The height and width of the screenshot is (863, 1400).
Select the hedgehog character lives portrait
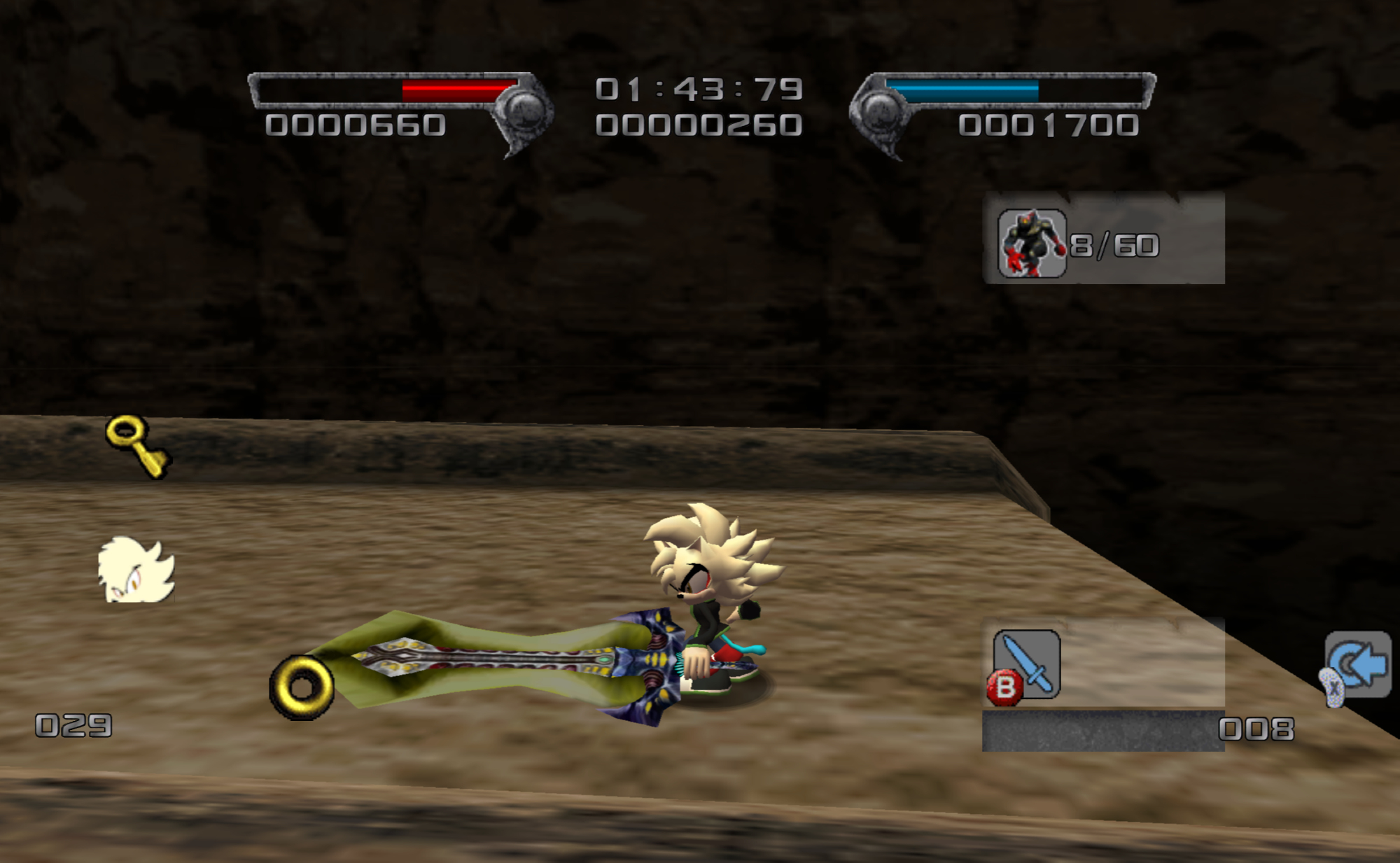point(136,570)
